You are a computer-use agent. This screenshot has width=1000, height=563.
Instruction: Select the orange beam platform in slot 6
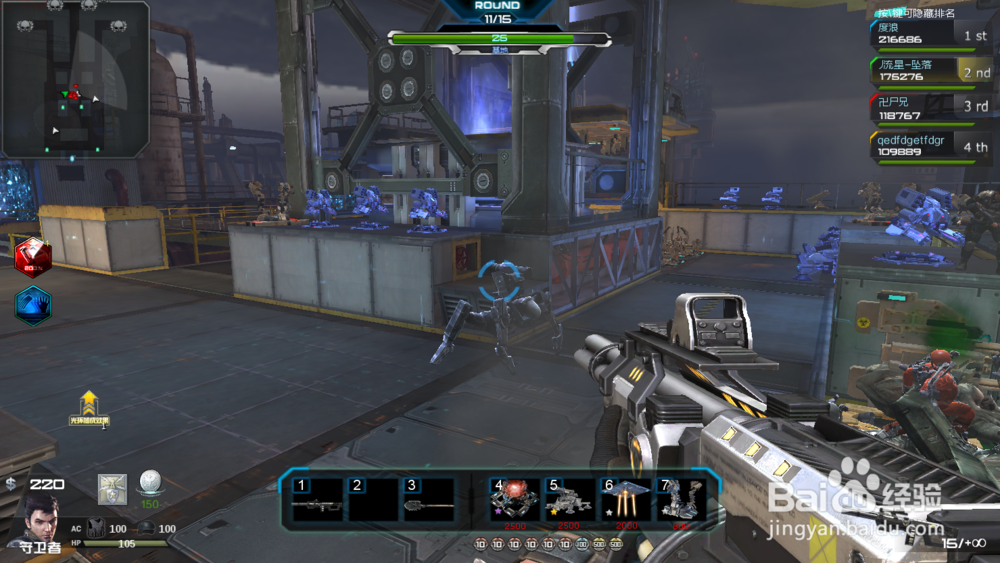[x=624, y=499]
